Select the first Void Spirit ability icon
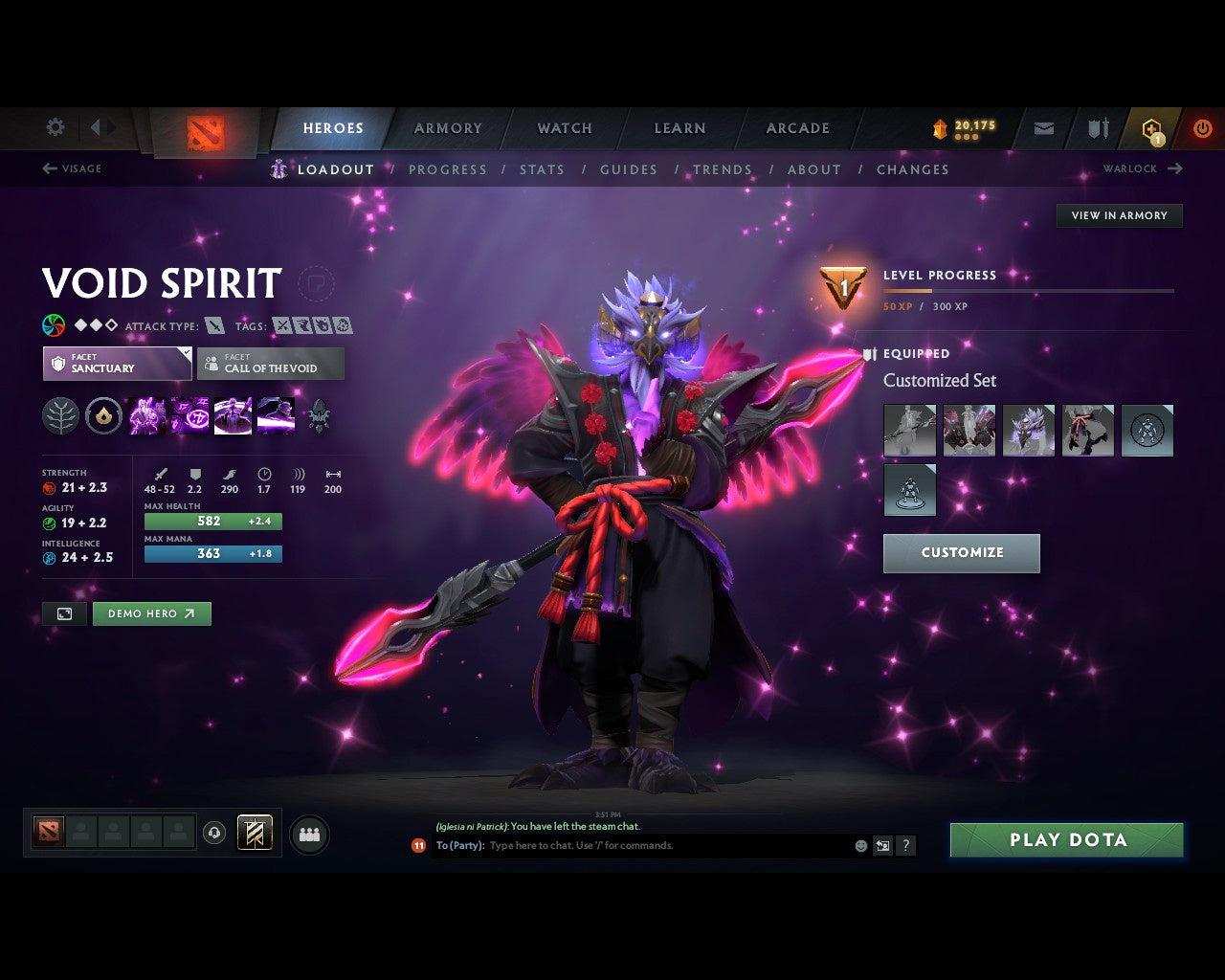The width and height of the screenshot is (1225, 980). tap(146, 415)
